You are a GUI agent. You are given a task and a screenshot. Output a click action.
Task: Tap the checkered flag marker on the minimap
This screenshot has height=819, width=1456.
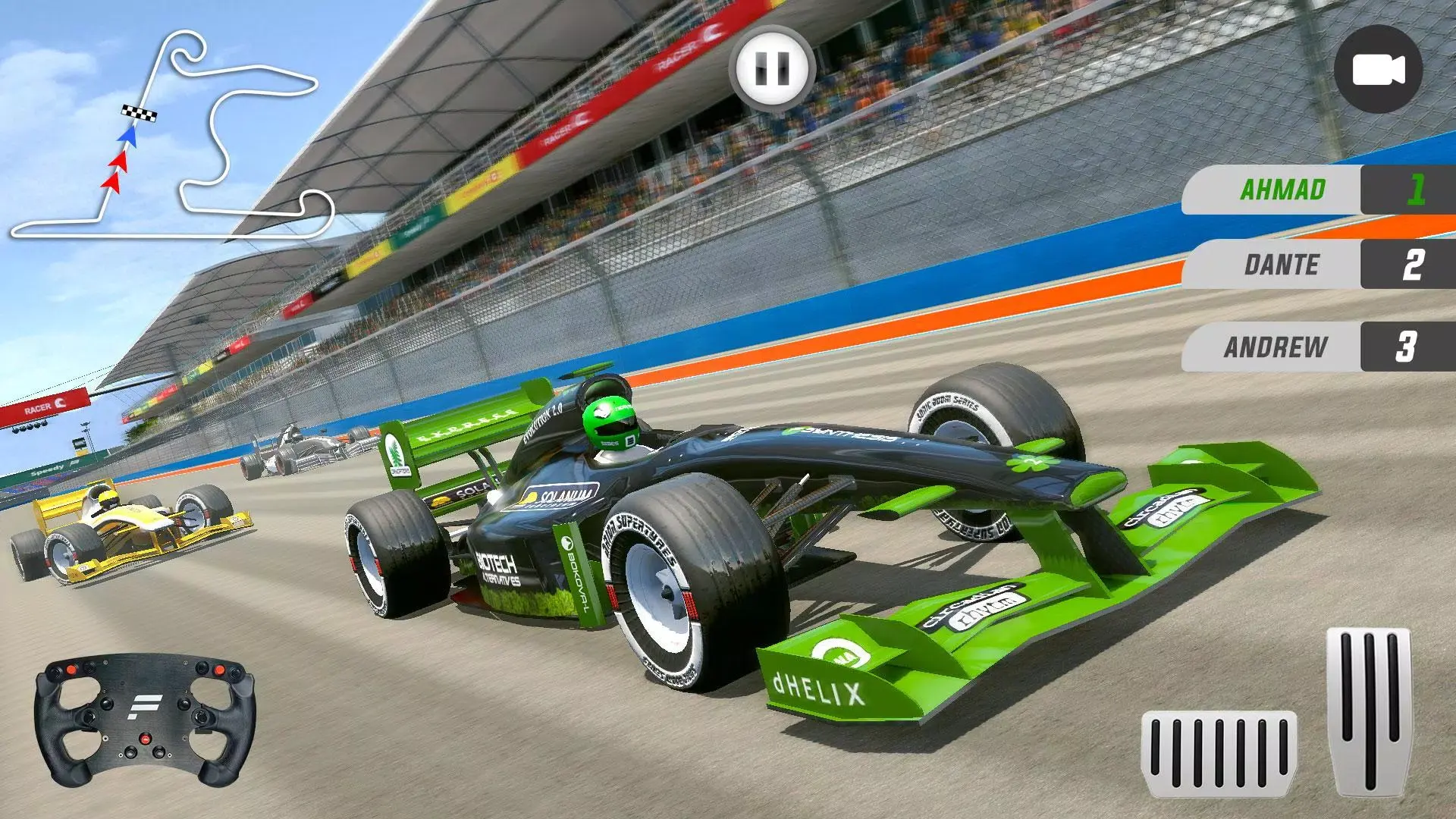(x=138, y=112)
